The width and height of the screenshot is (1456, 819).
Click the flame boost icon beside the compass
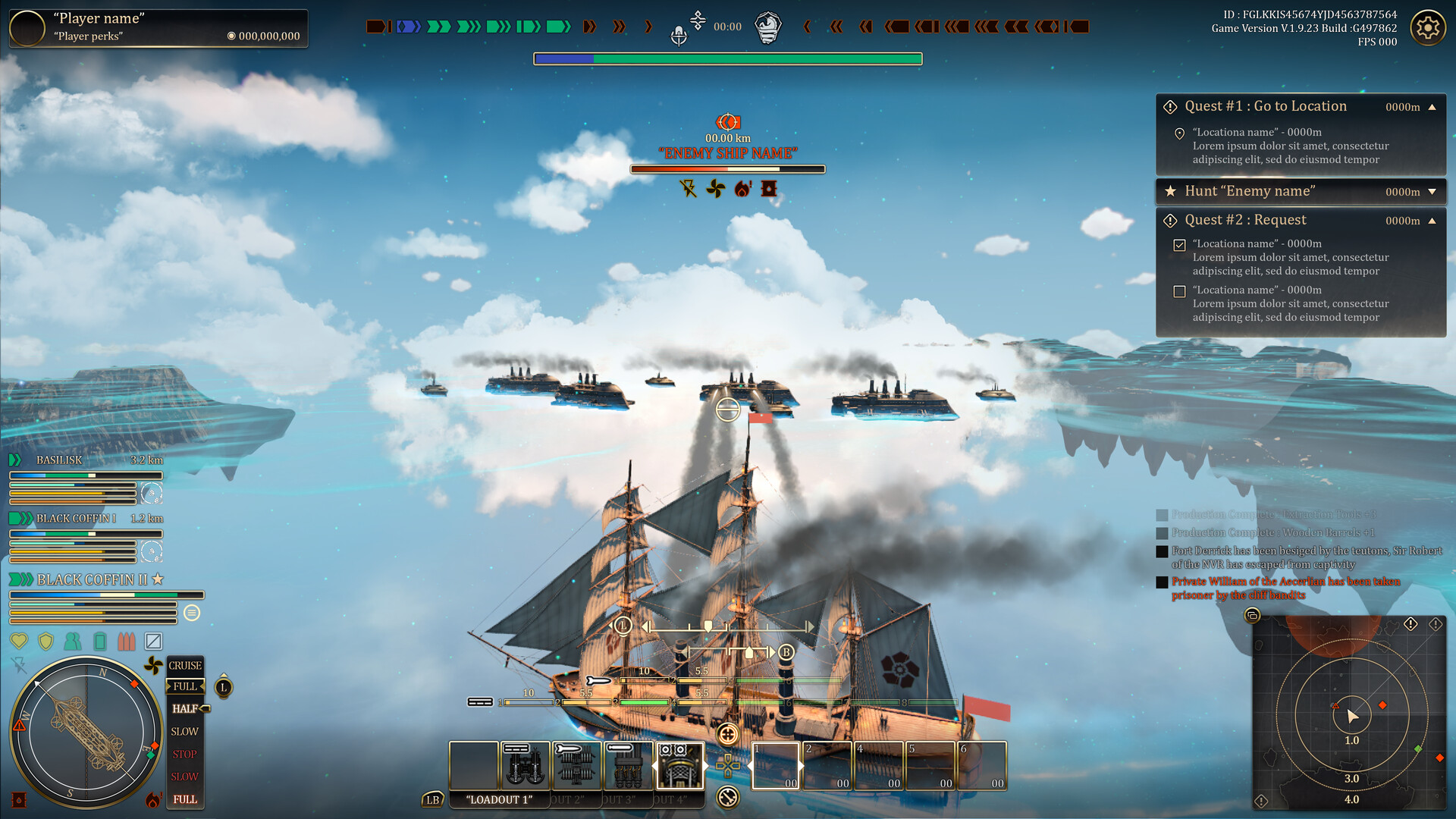coord(152,799)
